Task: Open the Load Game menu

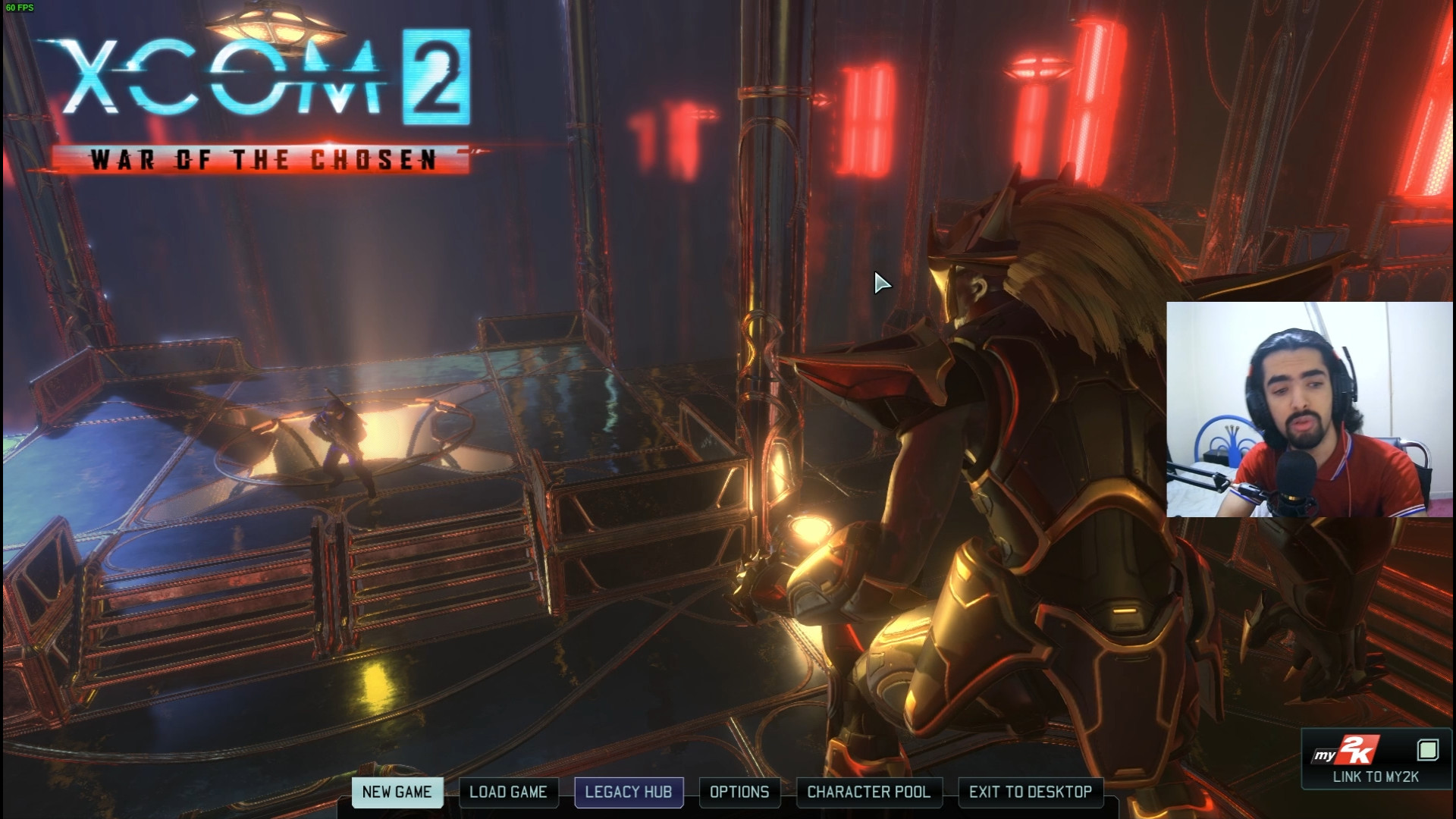Action: (508, 792)
